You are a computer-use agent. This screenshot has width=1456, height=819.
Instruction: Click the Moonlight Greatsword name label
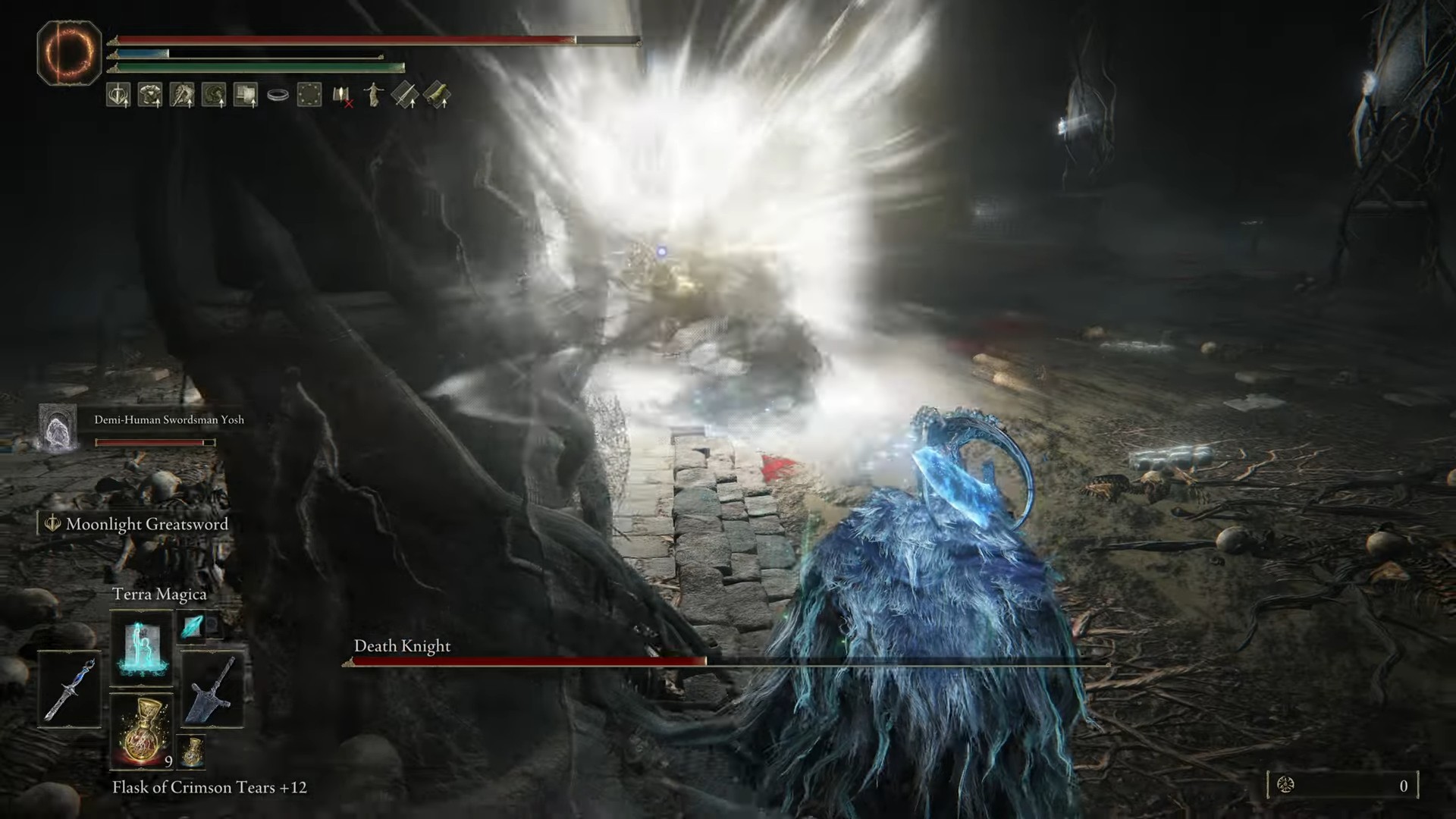(x=147, y=524)
